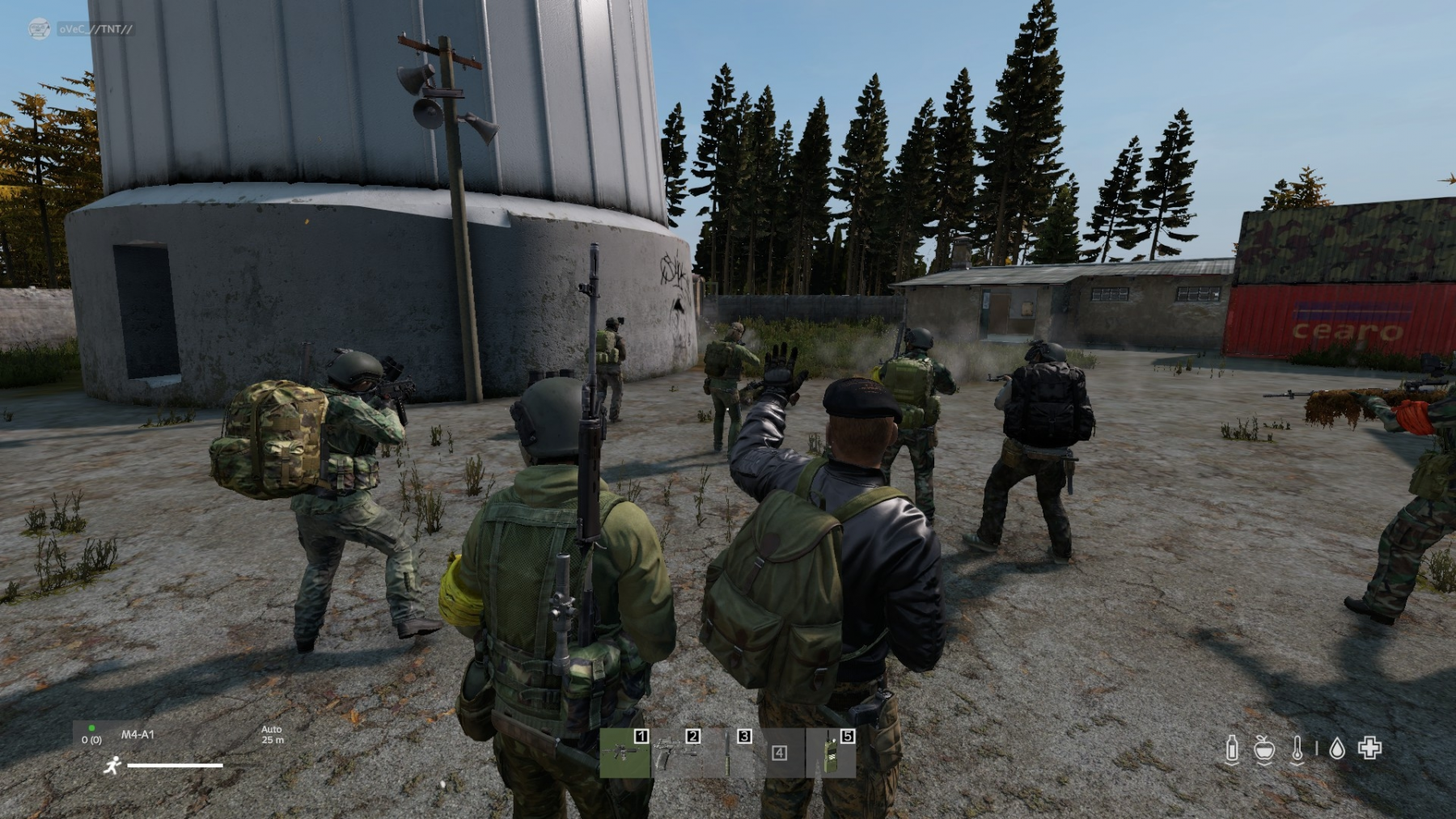The image size is (1456, 819).
Task: Click the apple hunger status icon
Action: (x=1264, y=749)
